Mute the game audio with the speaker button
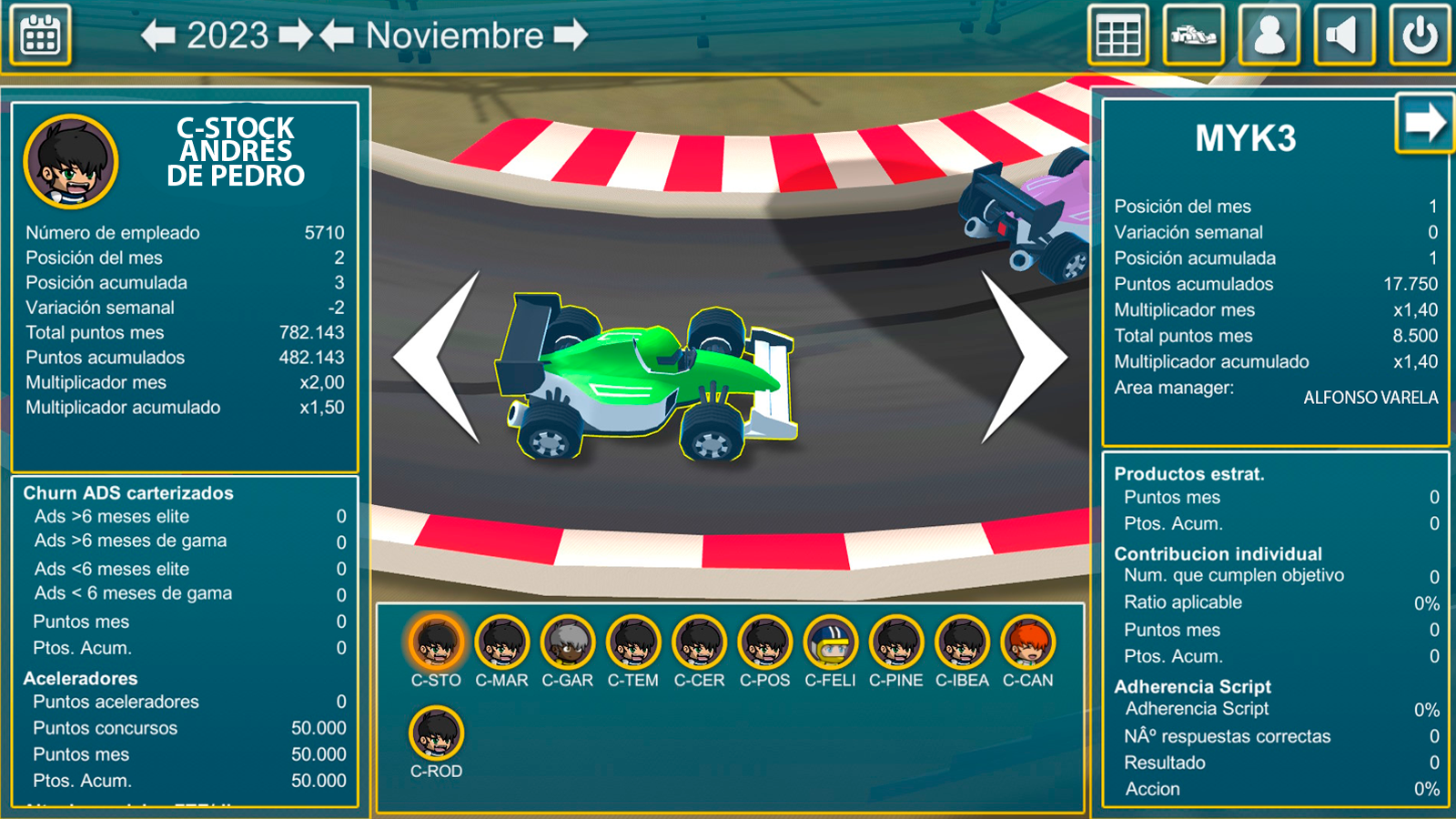The image size is (1456, 819). (x=1344, y=35)
